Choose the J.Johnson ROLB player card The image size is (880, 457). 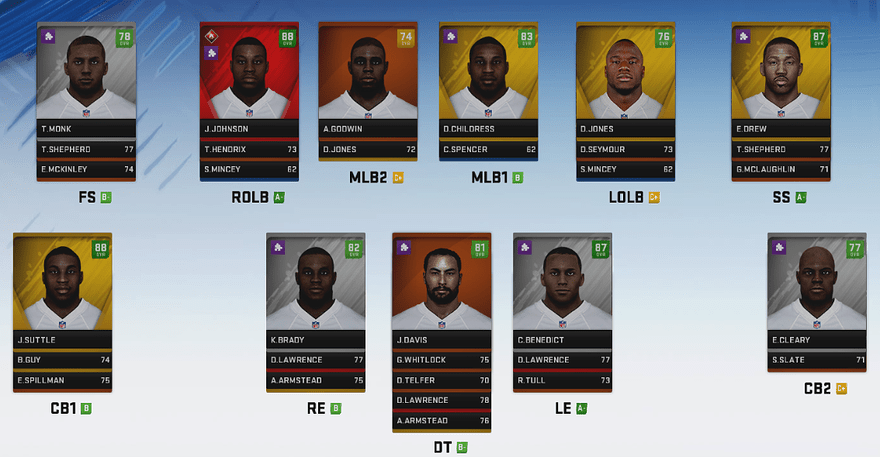pos(249,75)
